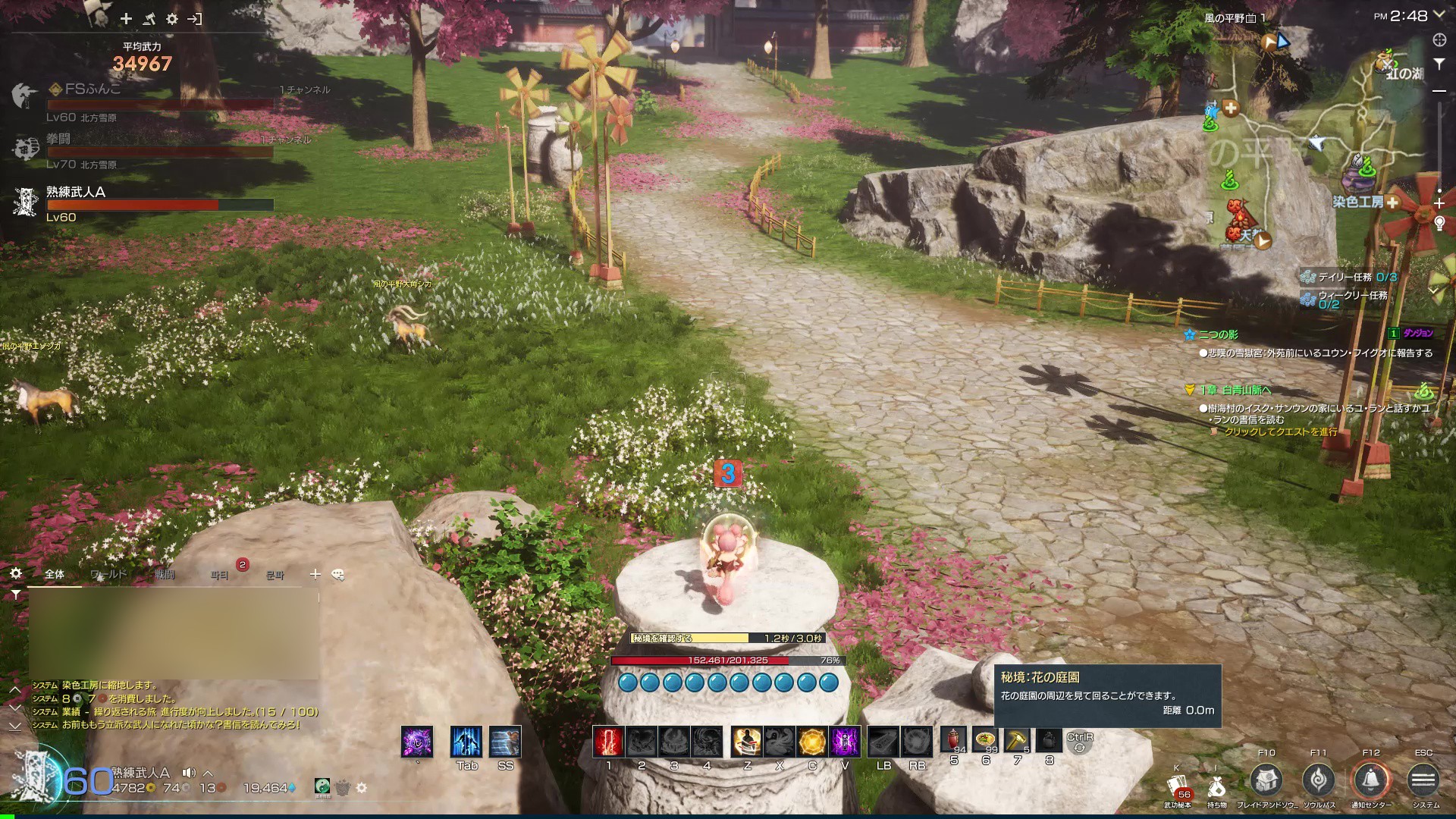Open the 持ち物 inventory bag
The height and width of the screenshot is (819, 1456).
tap(1217, 787)
